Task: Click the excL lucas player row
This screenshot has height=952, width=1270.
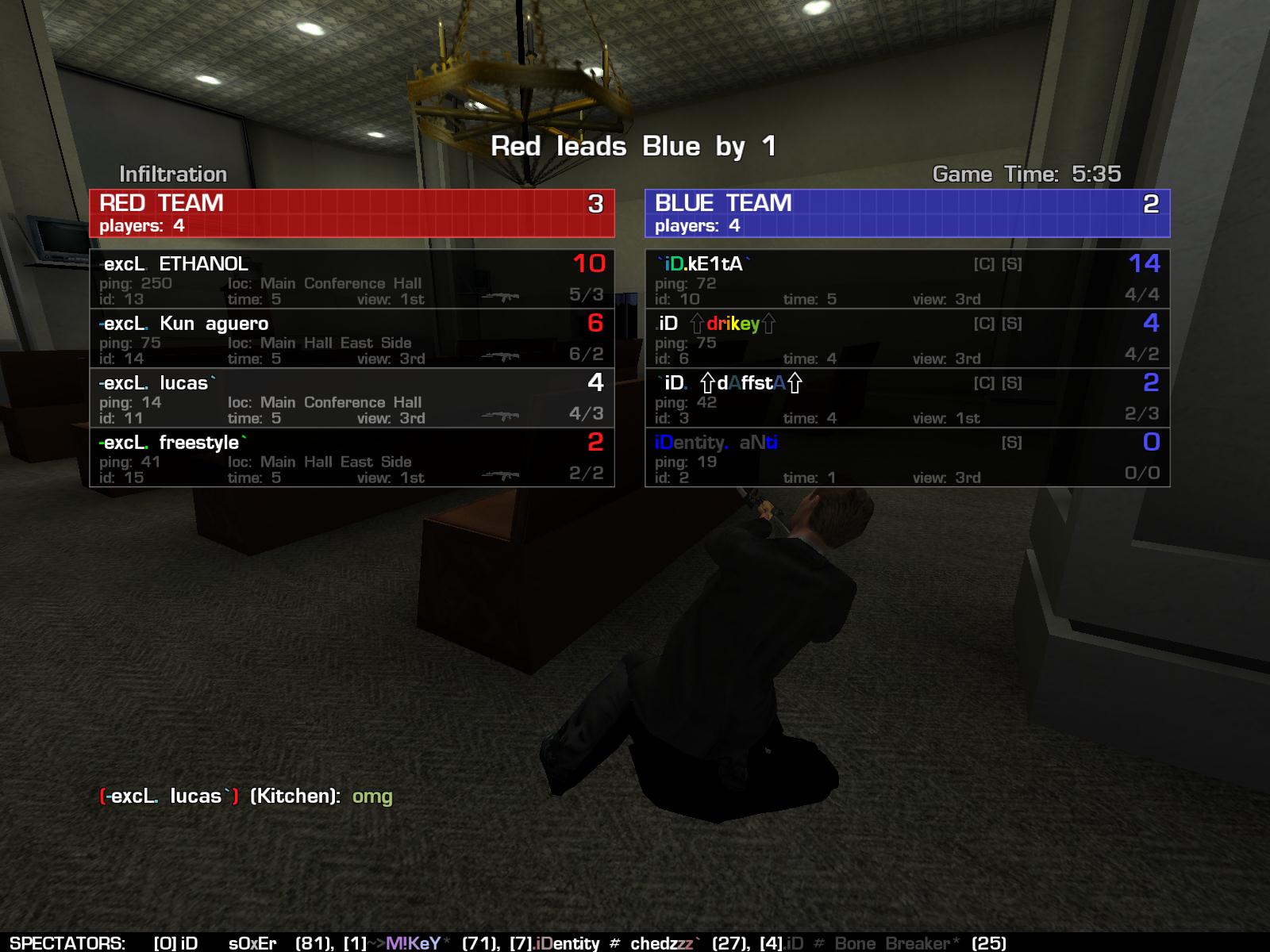Action: 352,398
